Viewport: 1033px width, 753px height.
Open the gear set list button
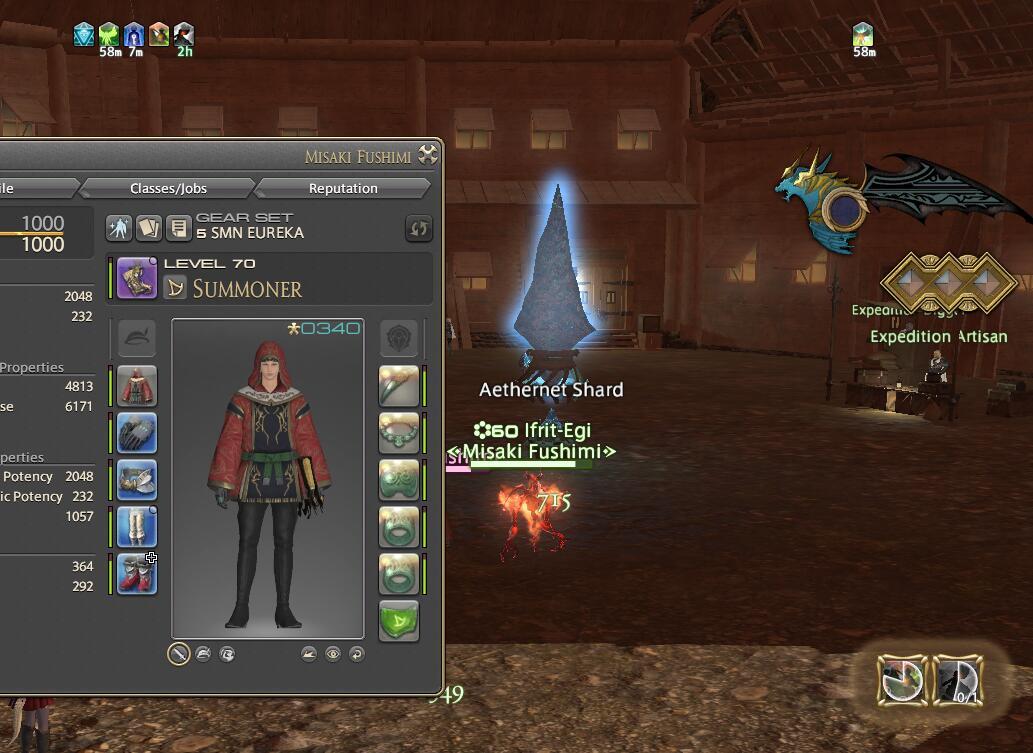pyautogui.click(x=177, y=229)
